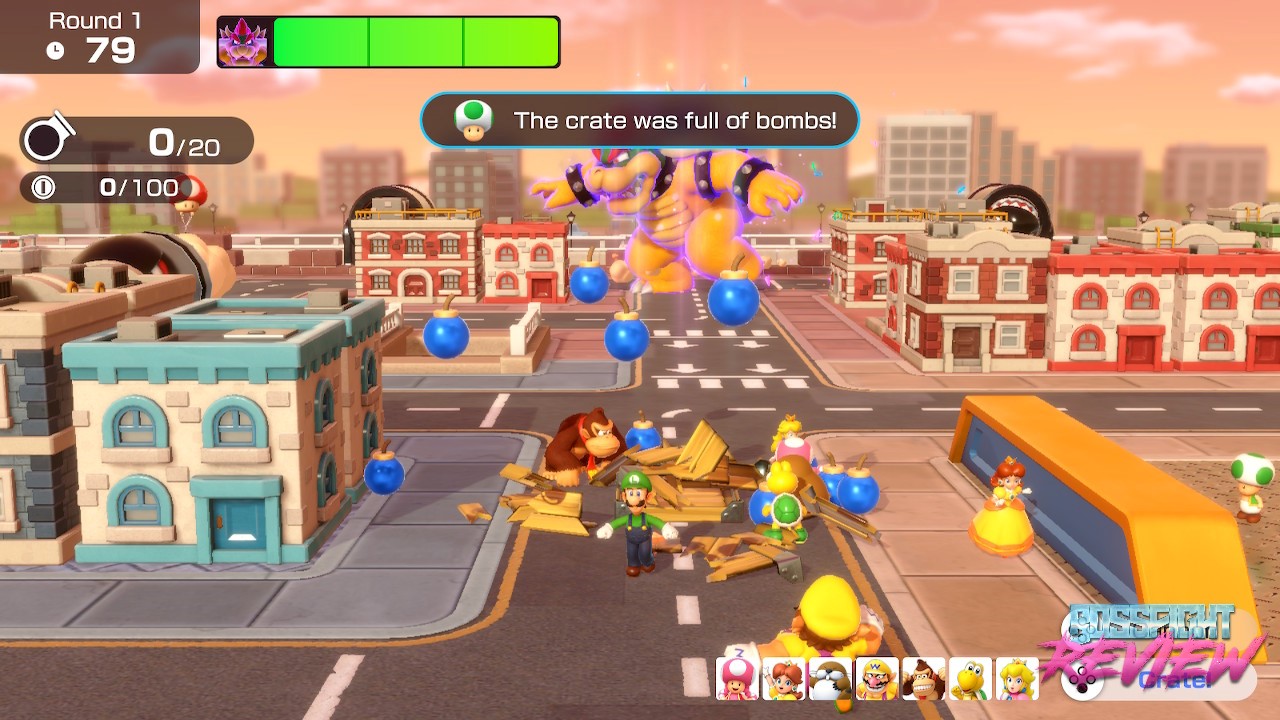This screenshot has width=1280, height=720.
Task: Click the coin counter icon
Action: (44, 188)
